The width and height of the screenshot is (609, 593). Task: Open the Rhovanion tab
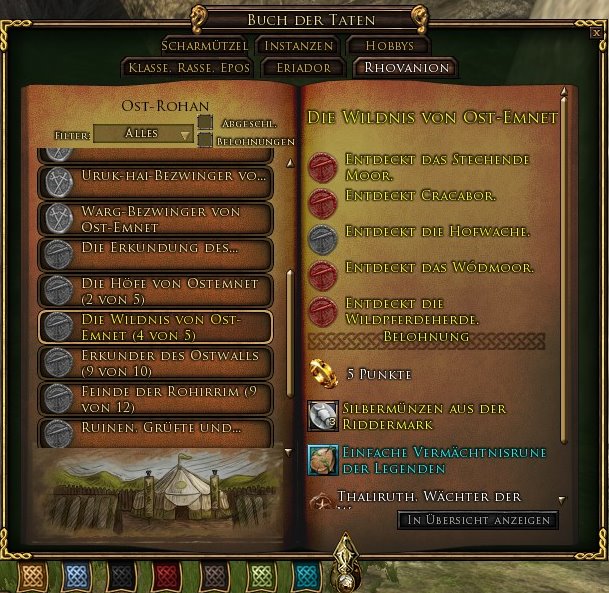pyautogui.click(x=403, y=68)
